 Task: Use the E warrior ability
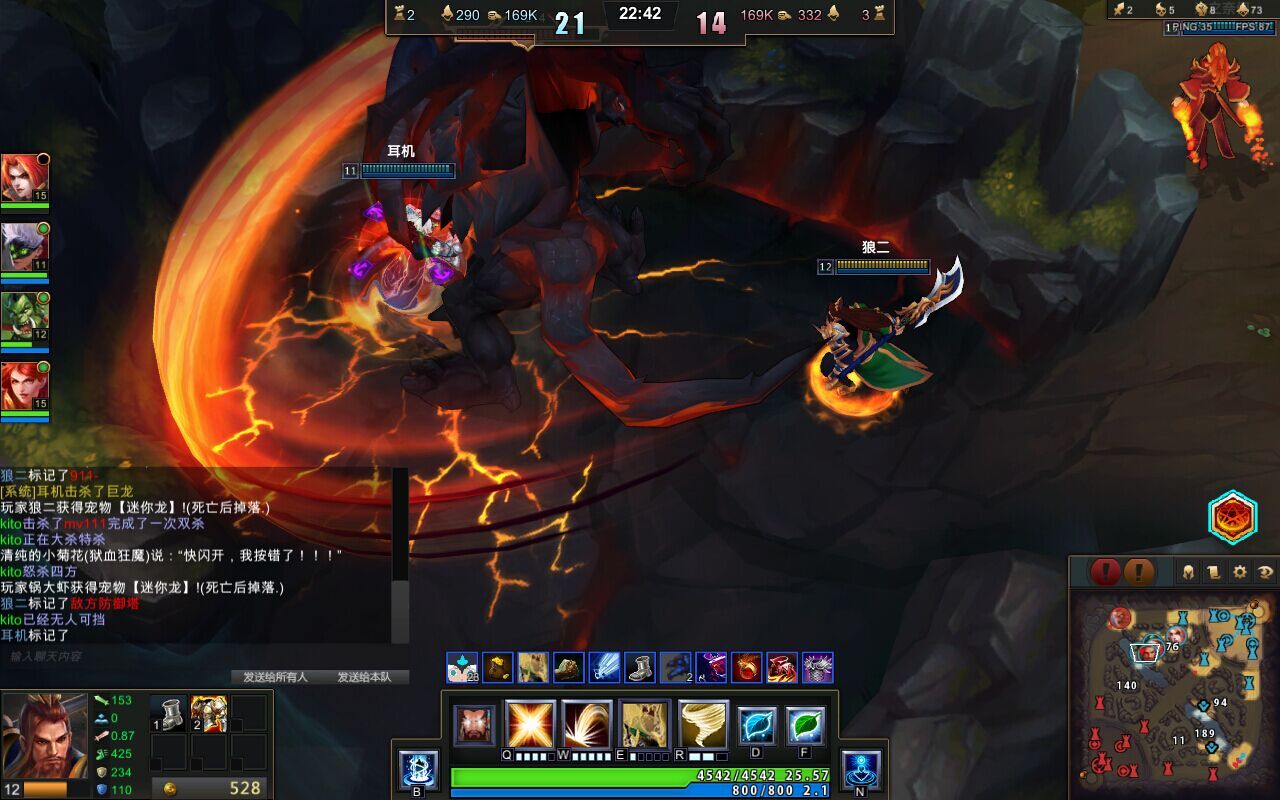645,724
